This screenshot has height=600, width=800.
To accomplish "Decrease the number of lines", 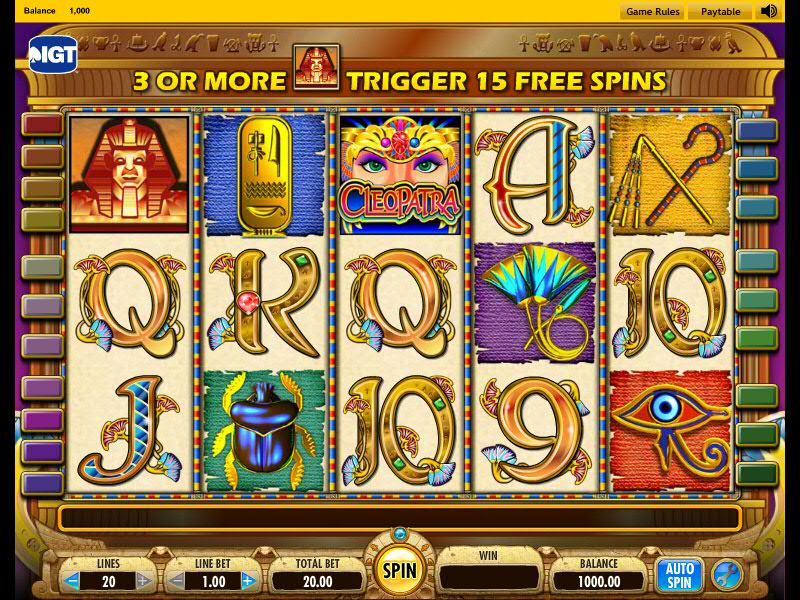I will point(73,580).
